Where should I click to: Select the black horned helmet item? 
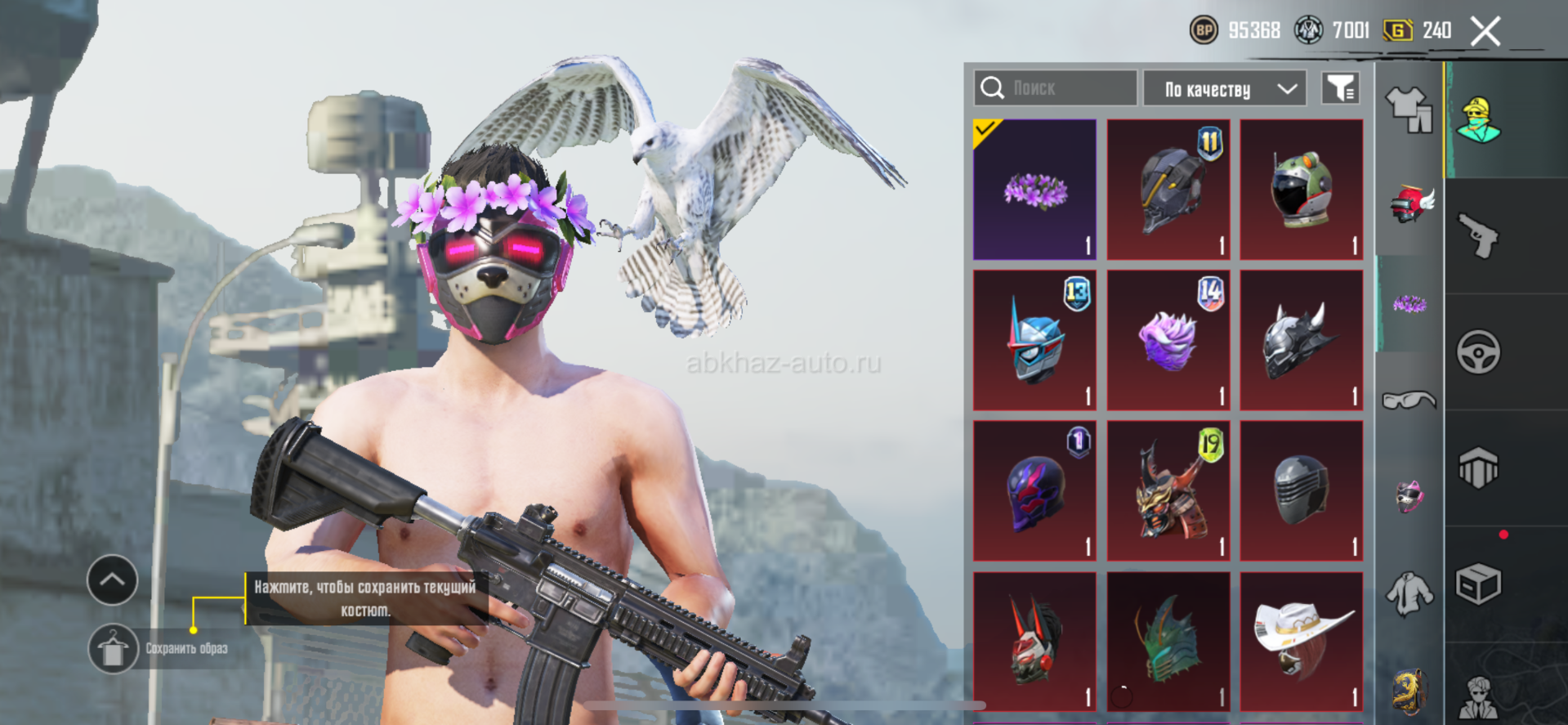click(1301, 340)
